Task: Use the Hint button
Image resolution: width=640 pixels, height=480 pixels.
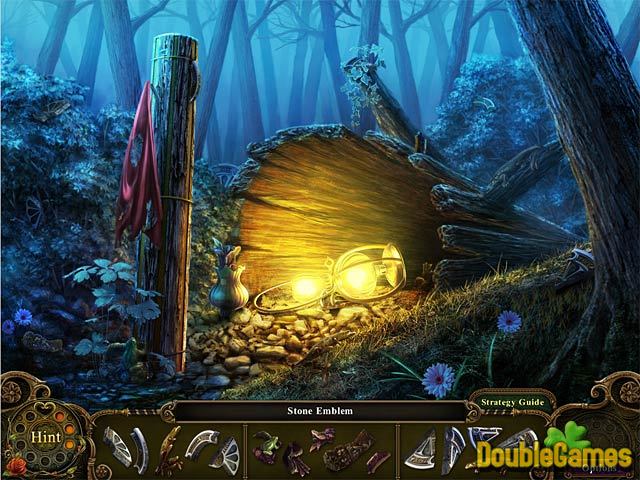Action: pyautogui.click(x=44, y=437)
